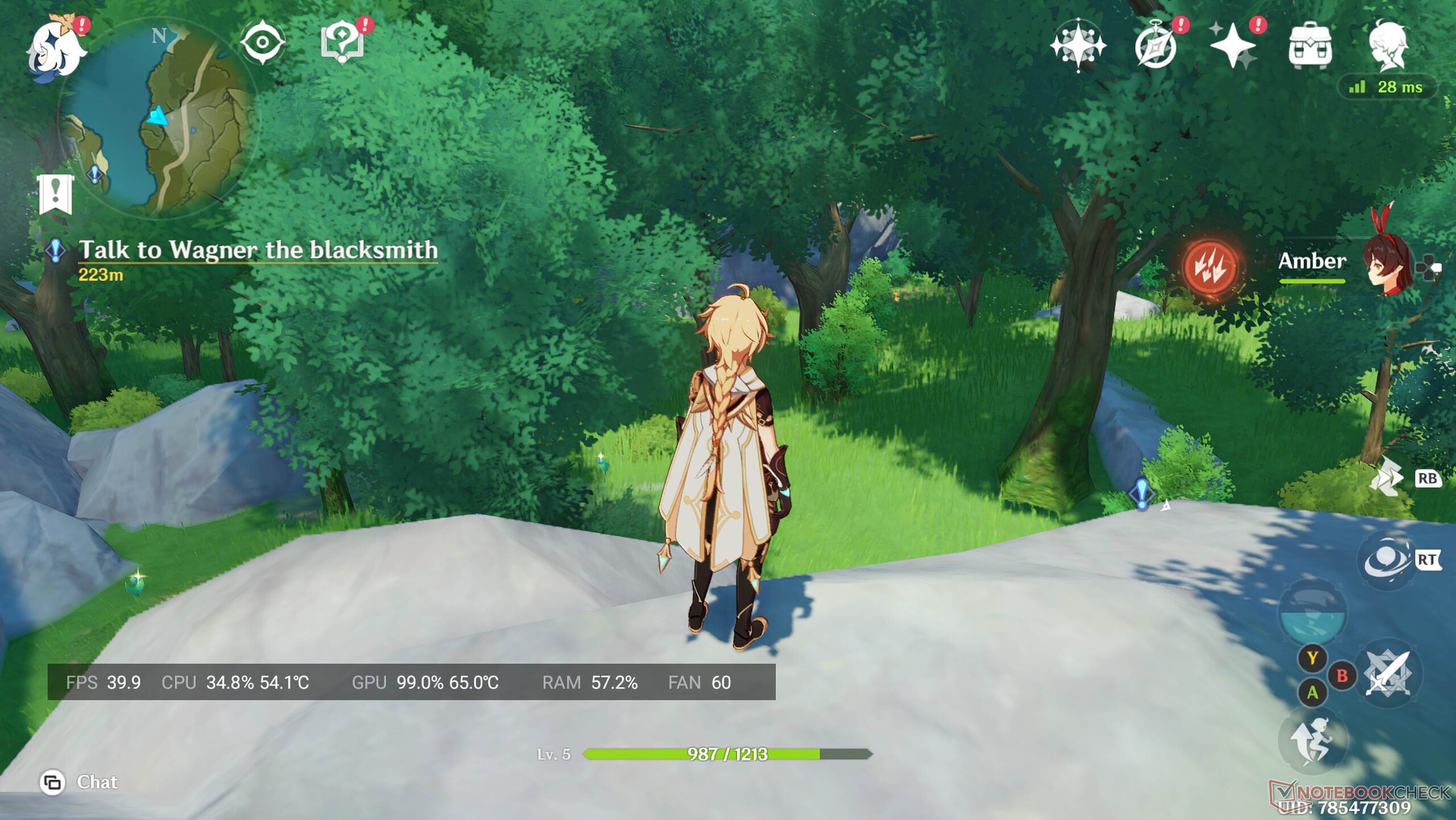The image size is (1456, 820).
Task: Activate the elemental sight eye icon
Action: click(x=262, y=42)
